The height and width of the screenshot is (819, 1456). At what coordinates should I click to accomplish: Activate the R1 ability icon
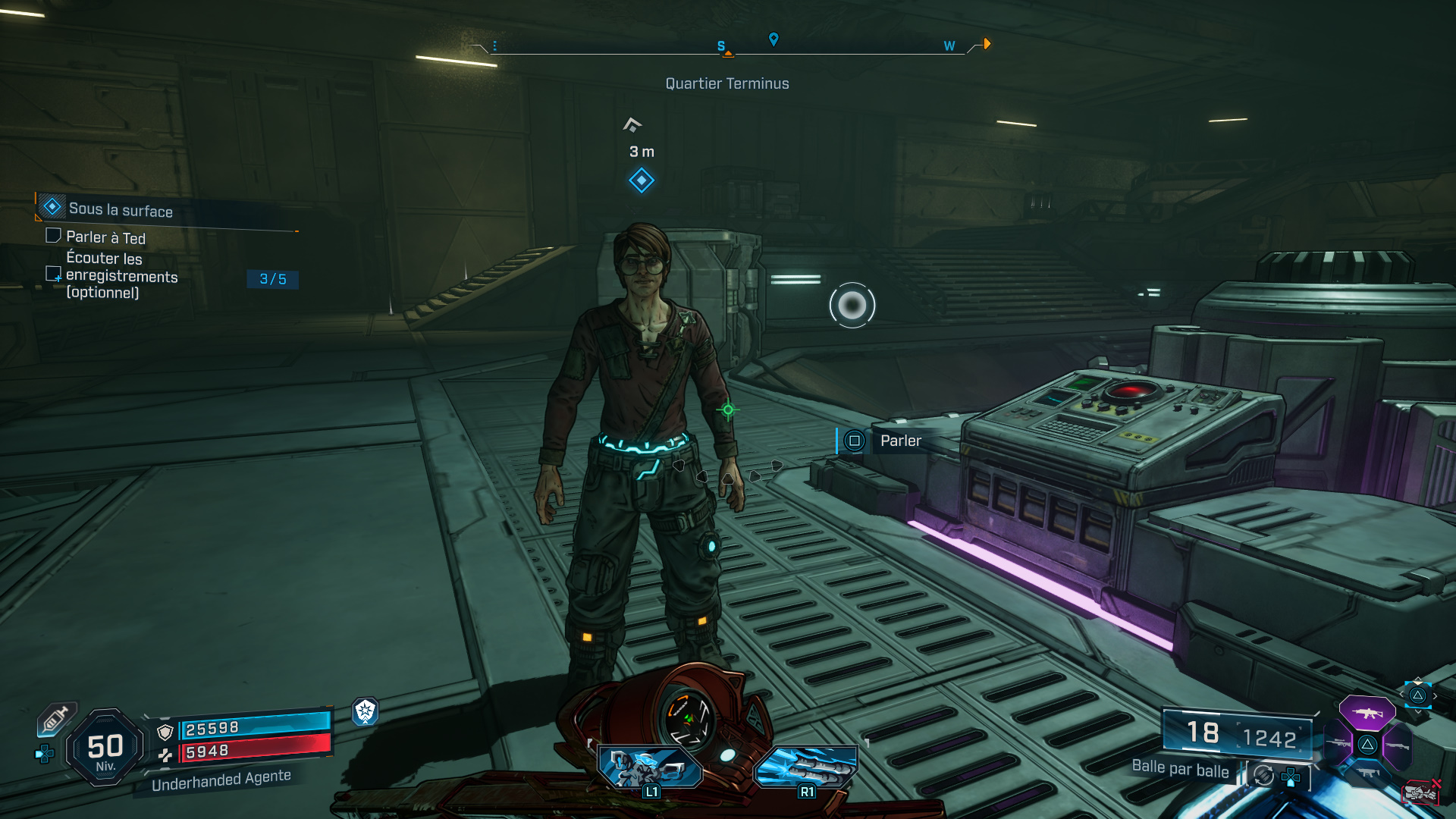[806, 766]
